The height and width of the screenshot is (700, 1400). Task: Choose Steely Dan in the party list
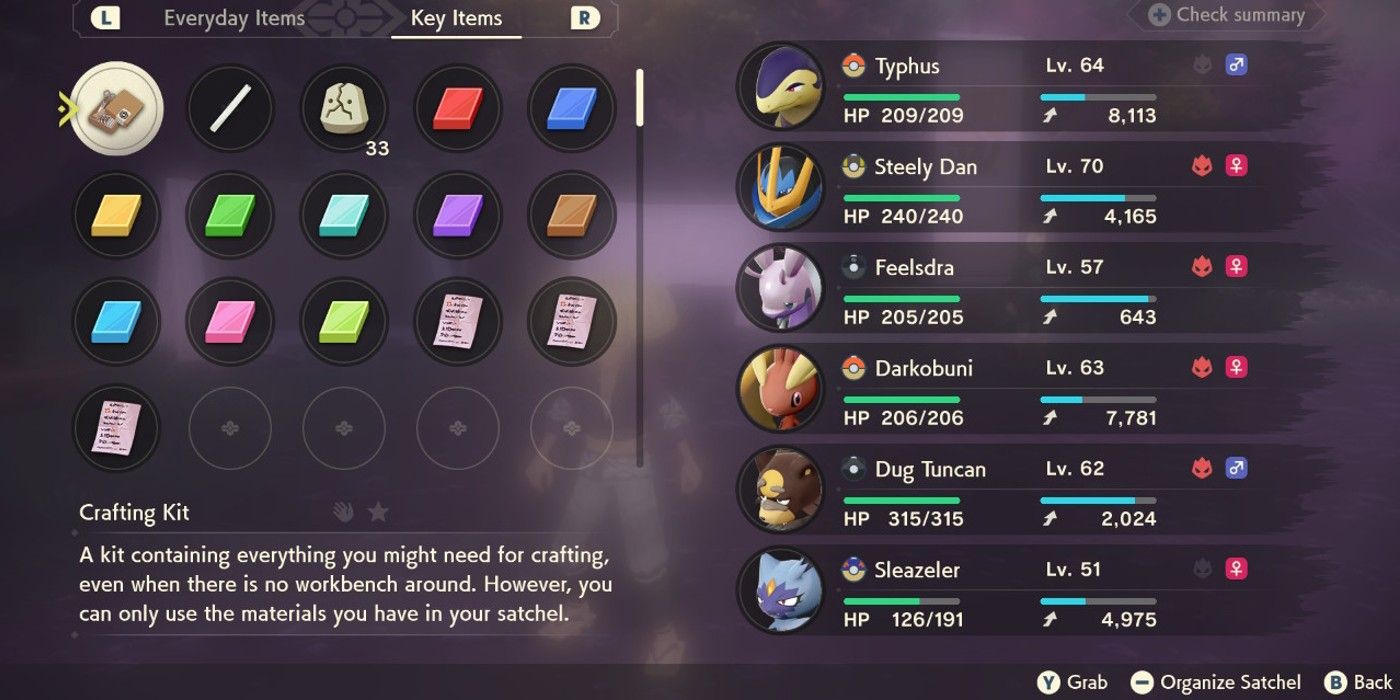1000,189
